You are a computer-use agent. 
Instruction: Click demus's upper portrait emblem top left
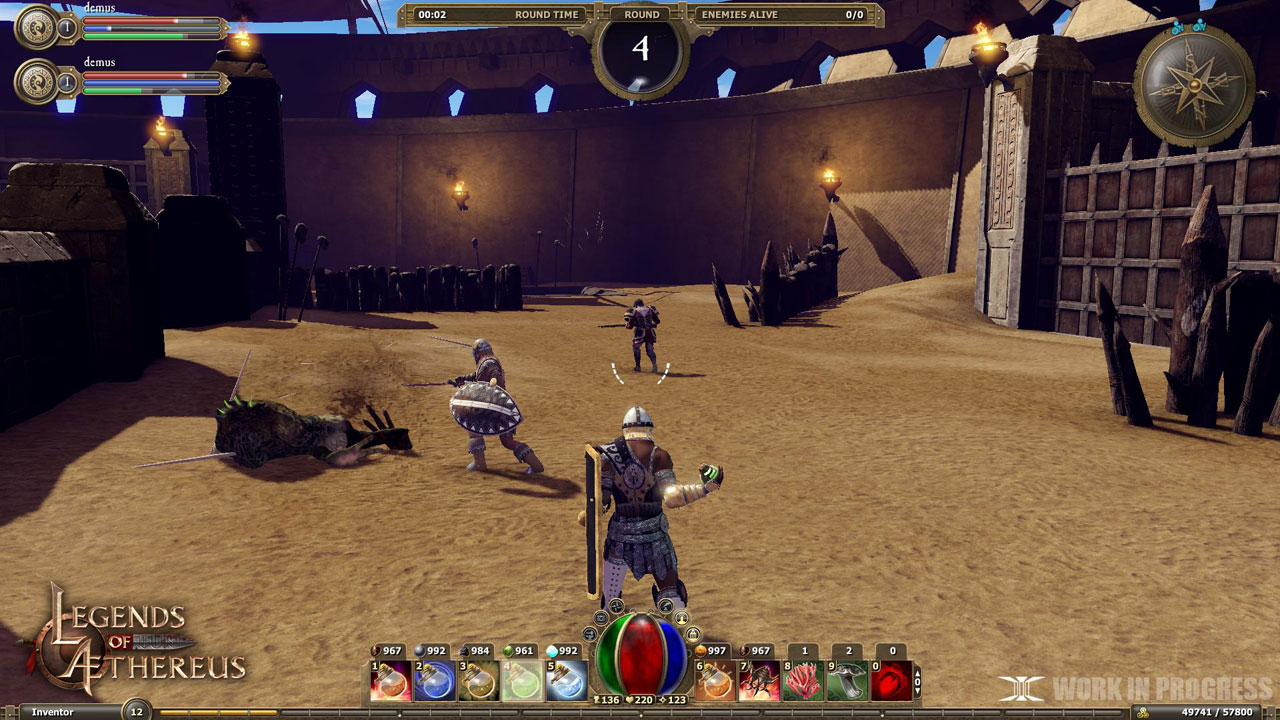point(37,27)
